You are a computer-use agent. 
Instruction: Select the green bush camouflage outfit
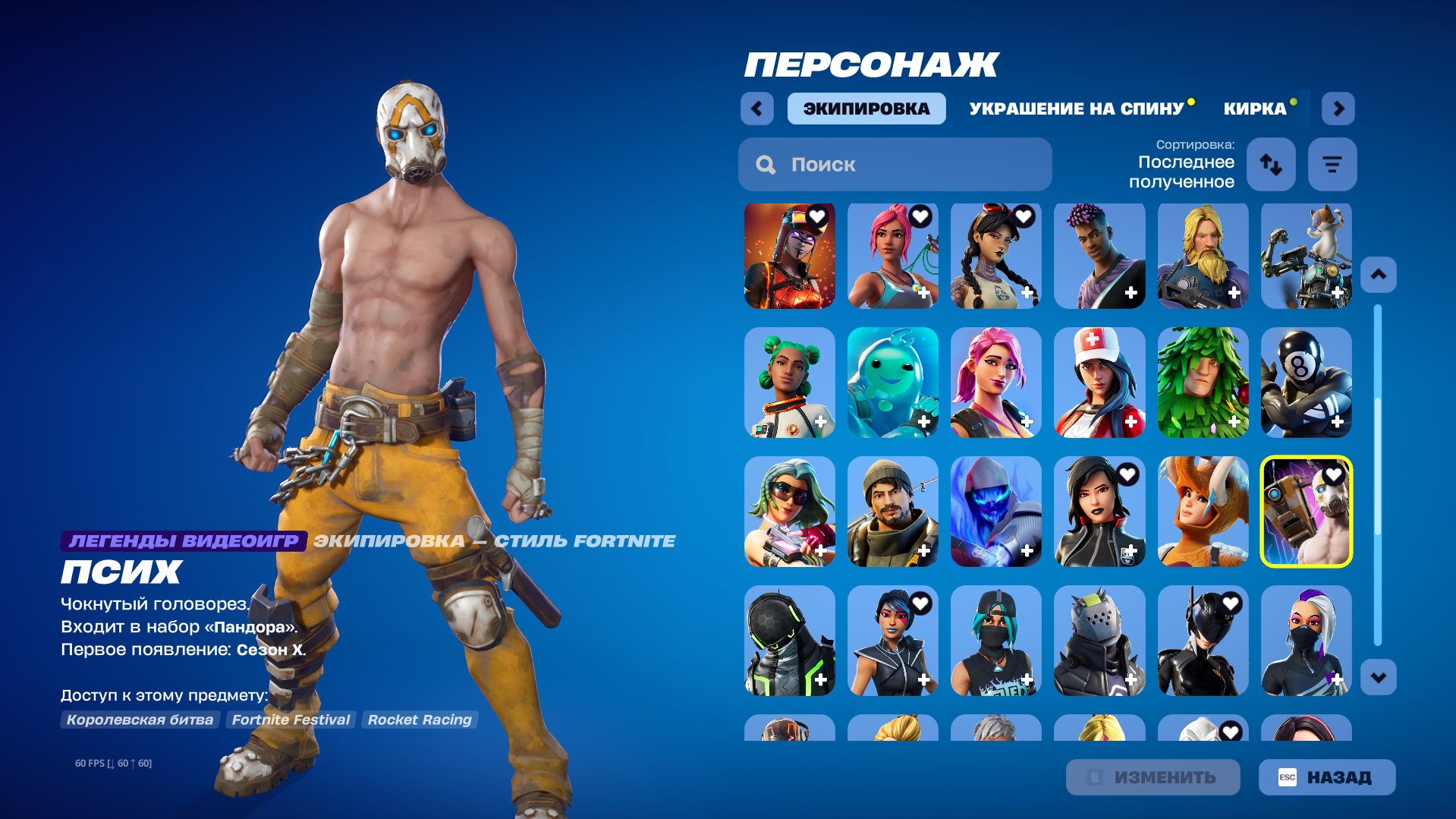tap(1203, 383)
